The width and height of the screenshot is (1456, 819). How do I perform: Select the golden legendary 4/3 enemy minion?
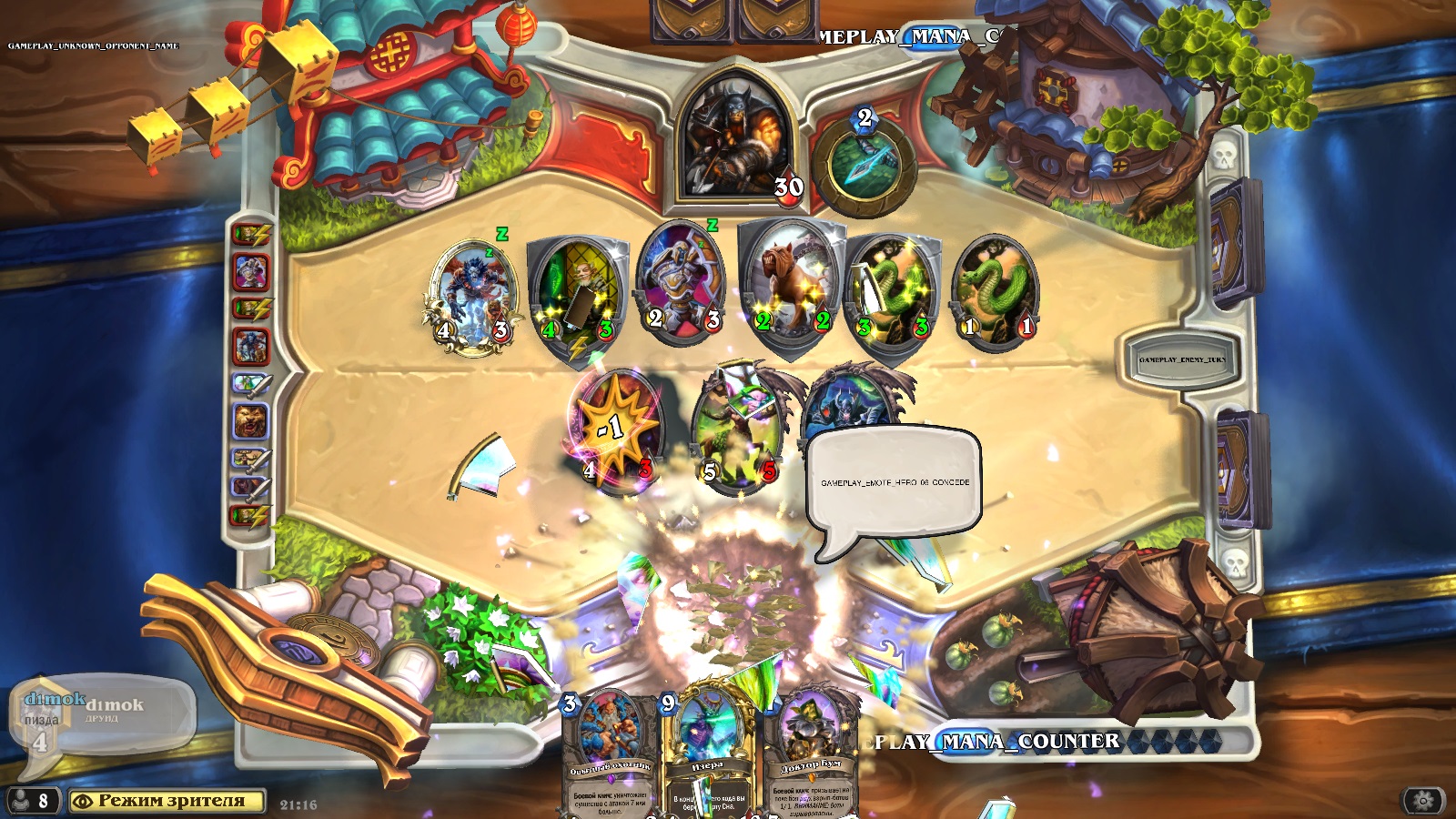pos(472,296)
